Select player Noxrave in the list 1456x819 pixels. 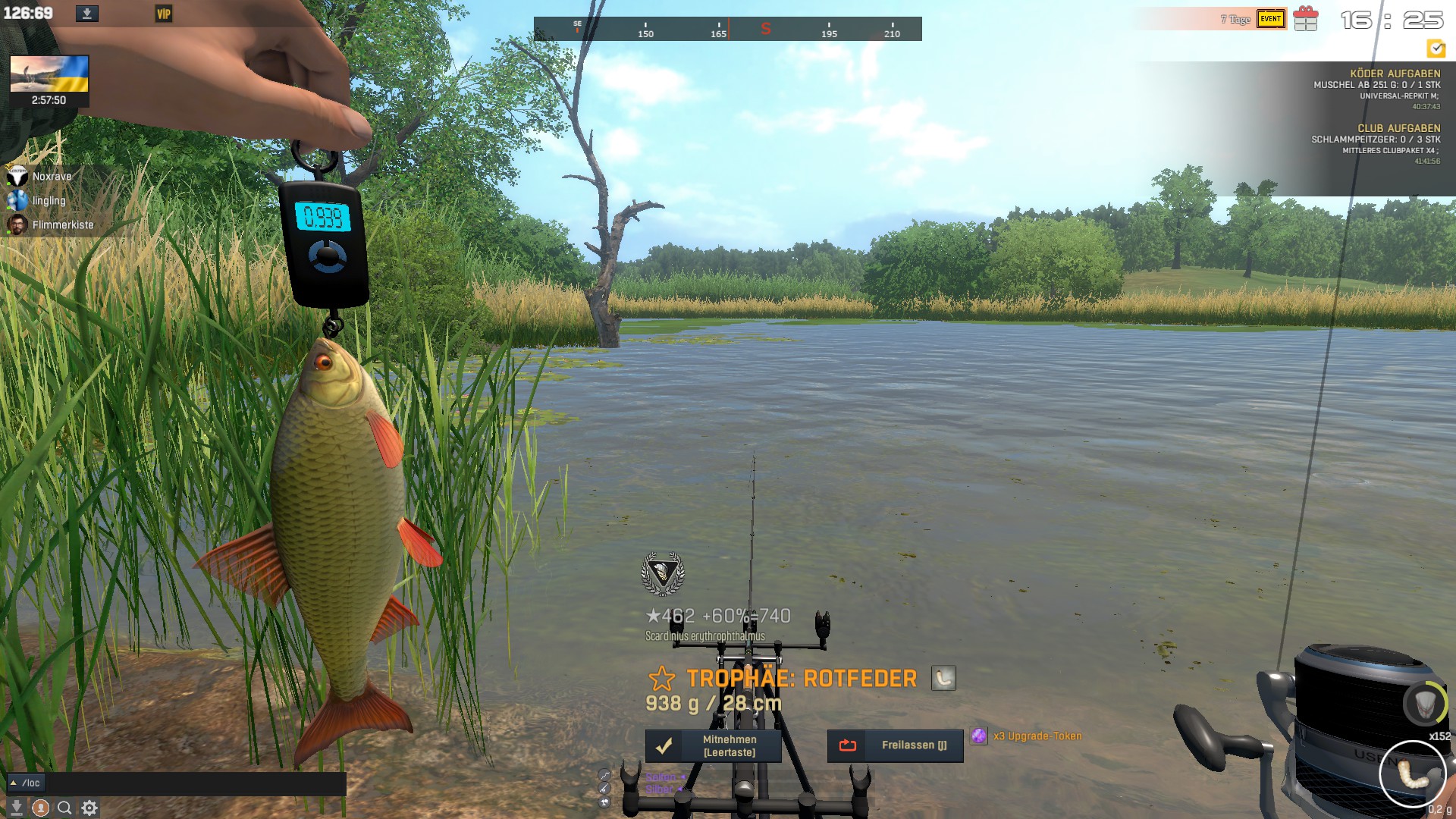click(52, 177)
